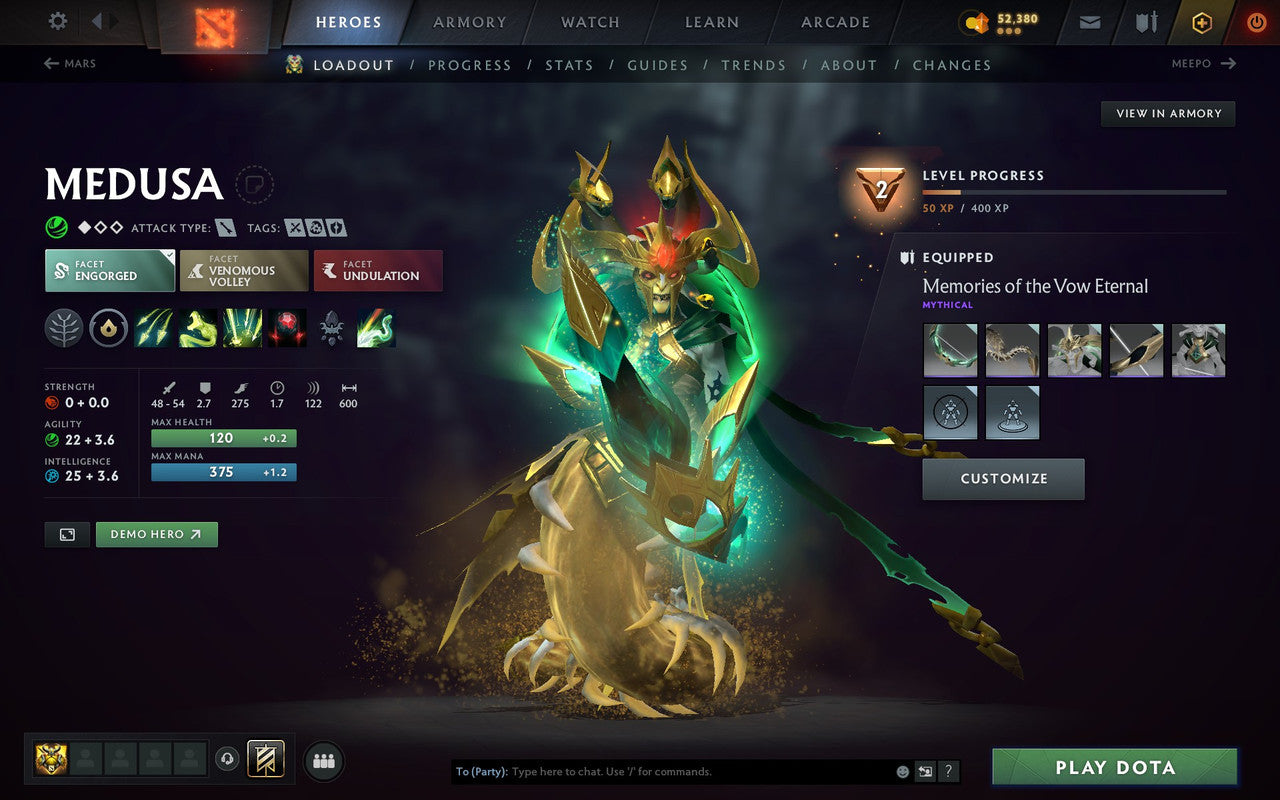Image resolution: width=1280 pixels, height=800 pixels.
Task: Switch to the ARMORY tab
Action: click(469, 21)
